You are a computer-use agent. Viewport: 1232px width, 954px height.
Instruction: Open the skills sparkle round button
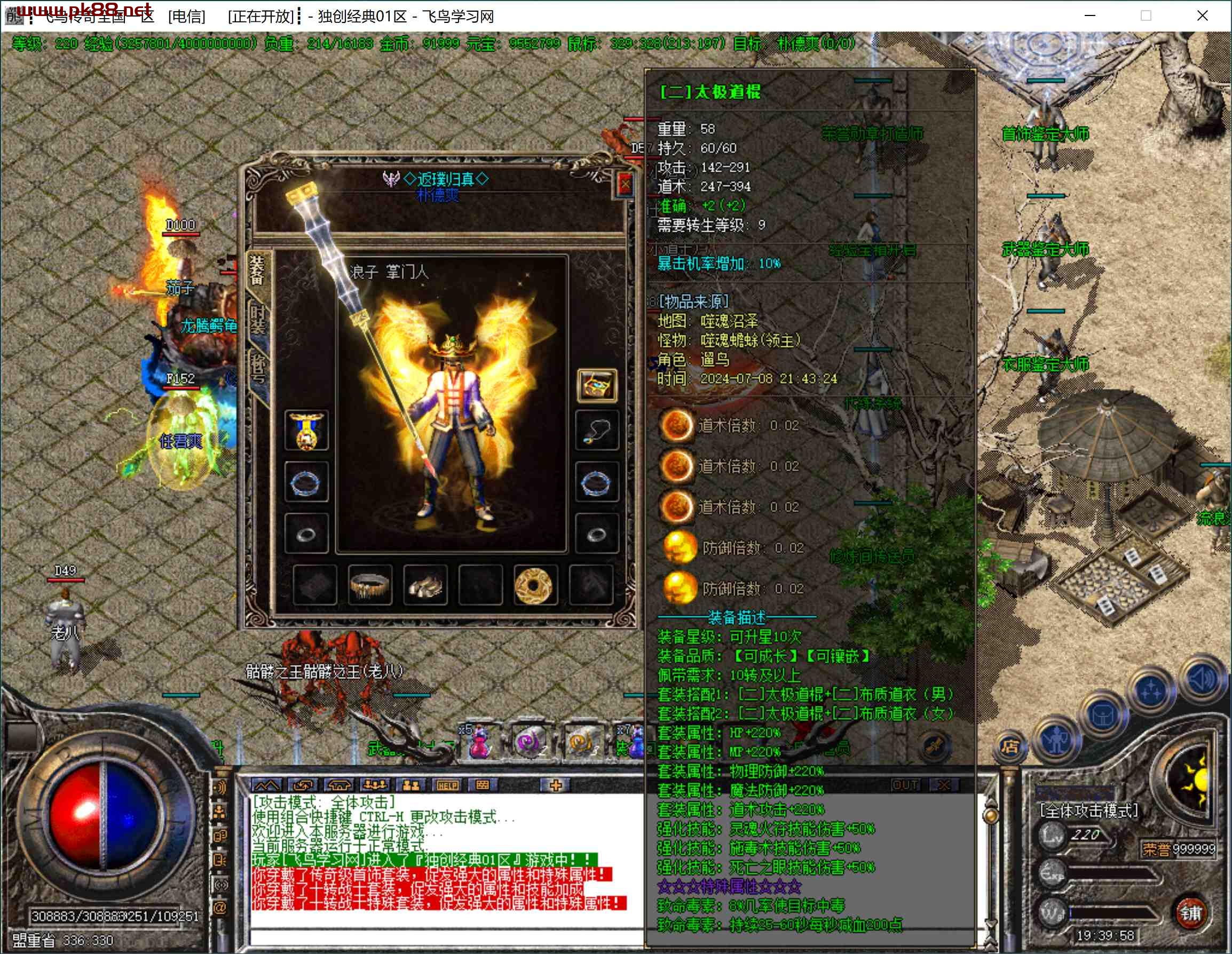(x=1150, y=691)
